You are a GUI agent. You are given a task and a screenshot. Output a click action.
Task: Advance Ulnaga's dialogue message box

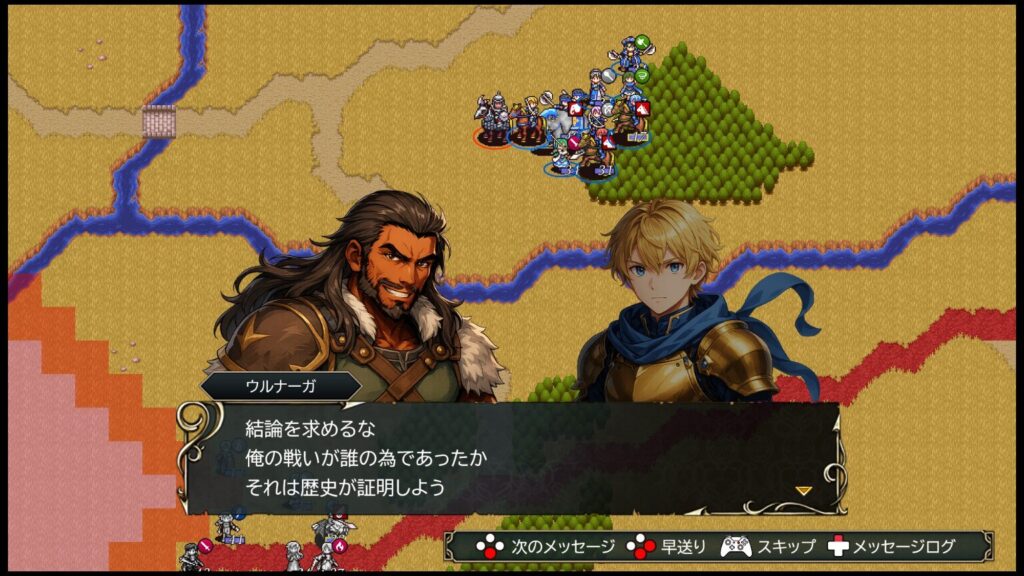click(510, 458)
